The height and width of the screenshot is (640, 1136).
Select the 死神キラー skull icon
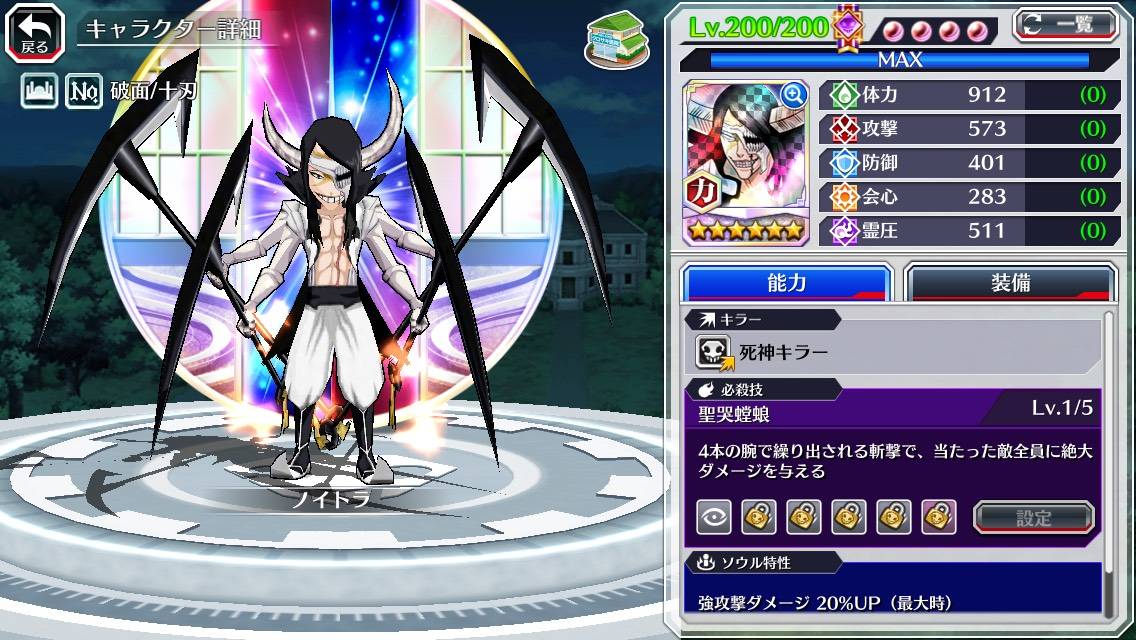click(x=712, y=352)
